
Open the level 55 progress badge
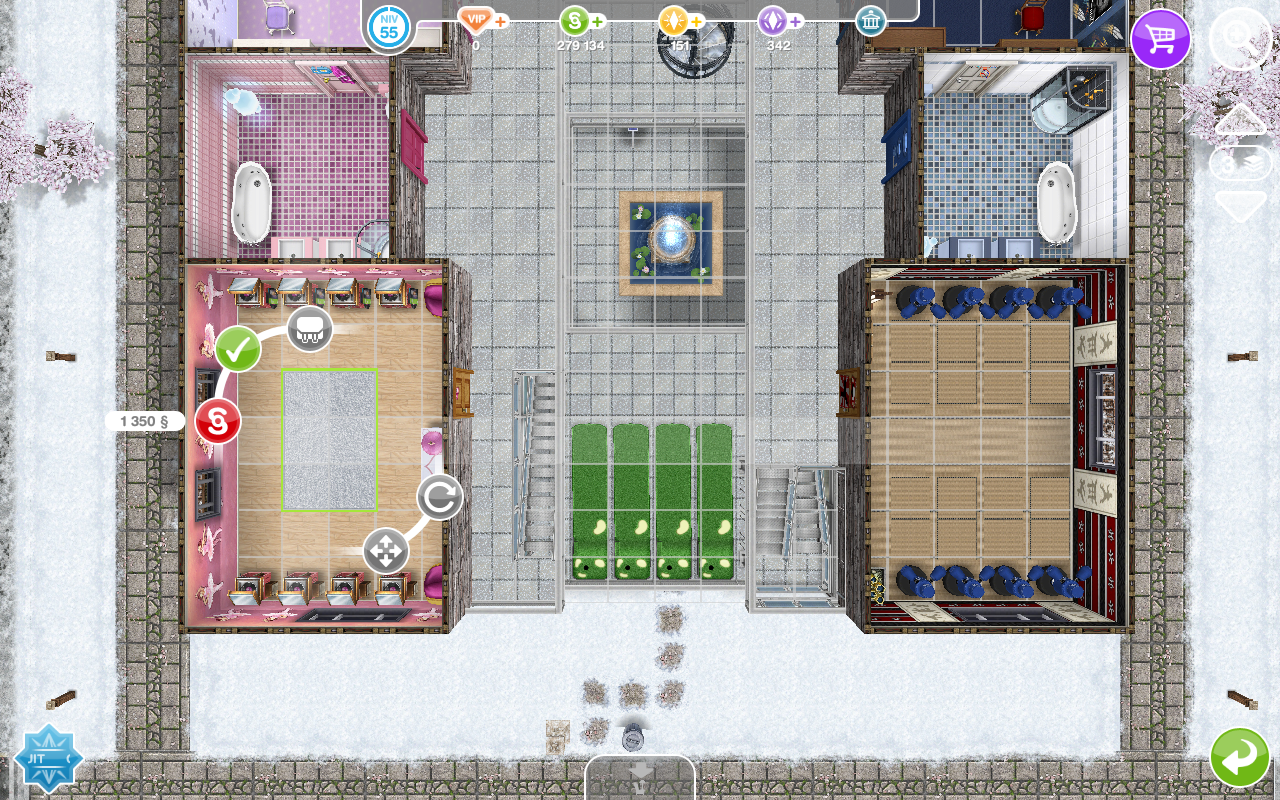pos(389,27)
